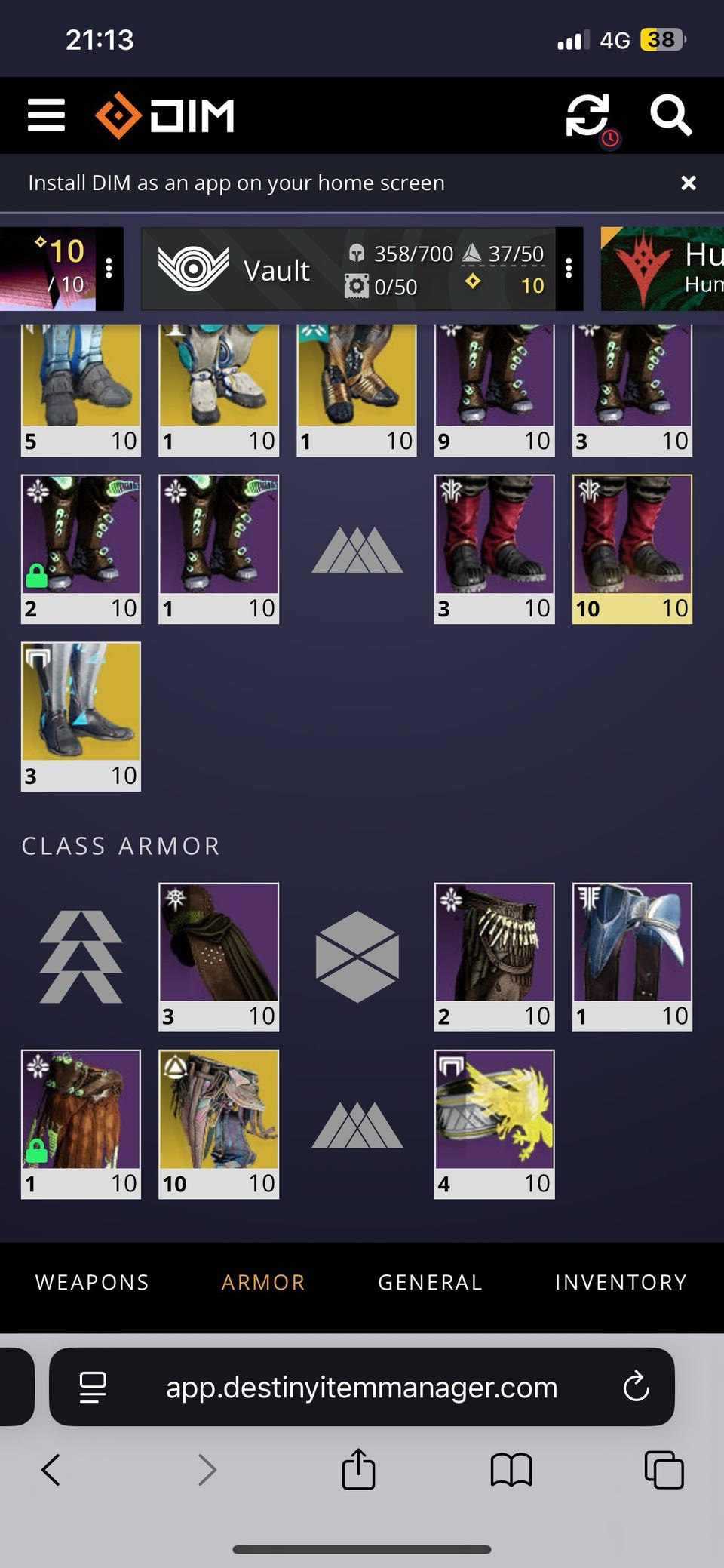Reload the page in the browser address bar

point(636,1387)
